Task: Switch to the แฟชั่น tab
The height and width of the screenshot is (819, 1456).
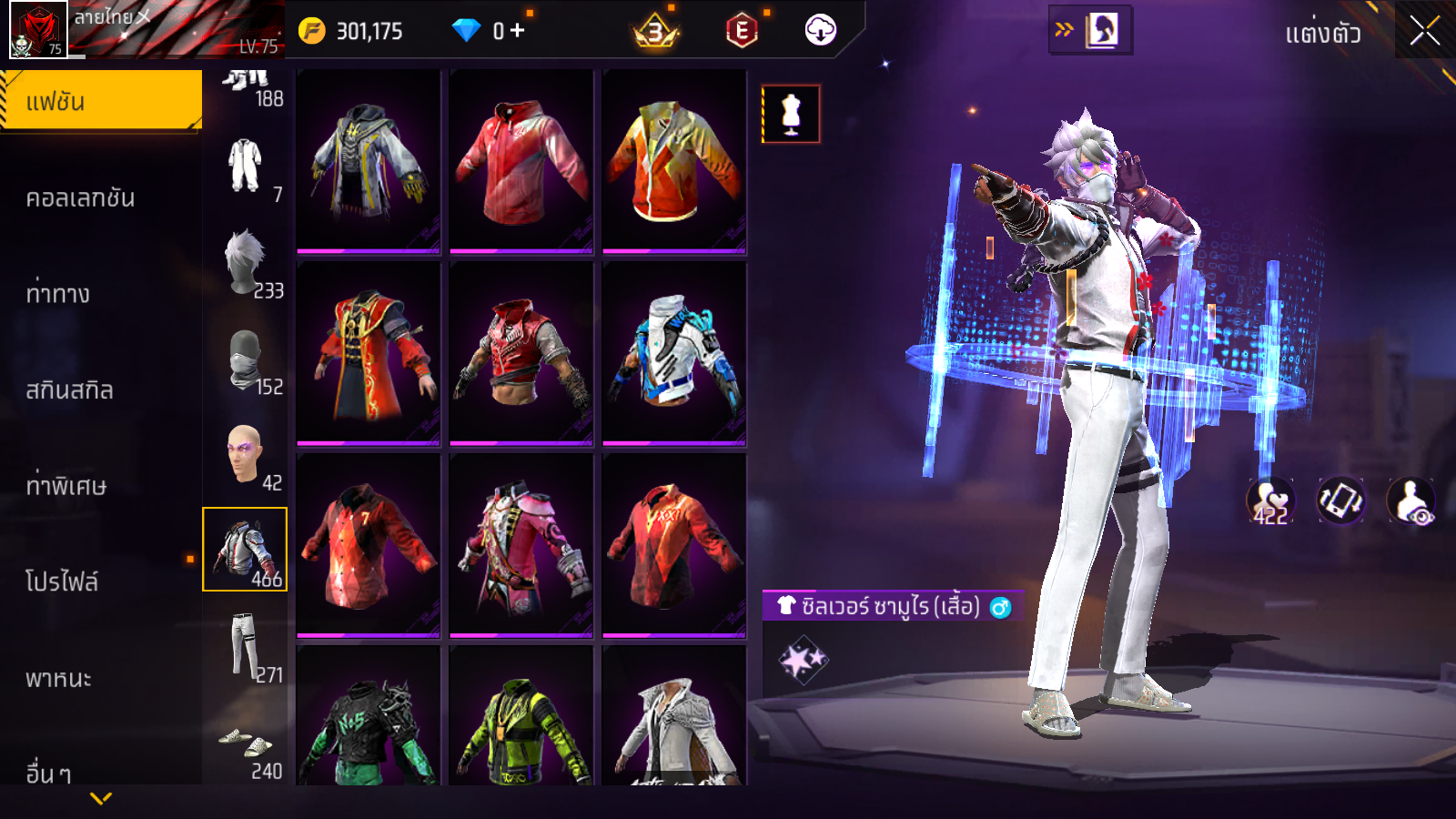Action: pyautogui.click(x=101, y=101)
